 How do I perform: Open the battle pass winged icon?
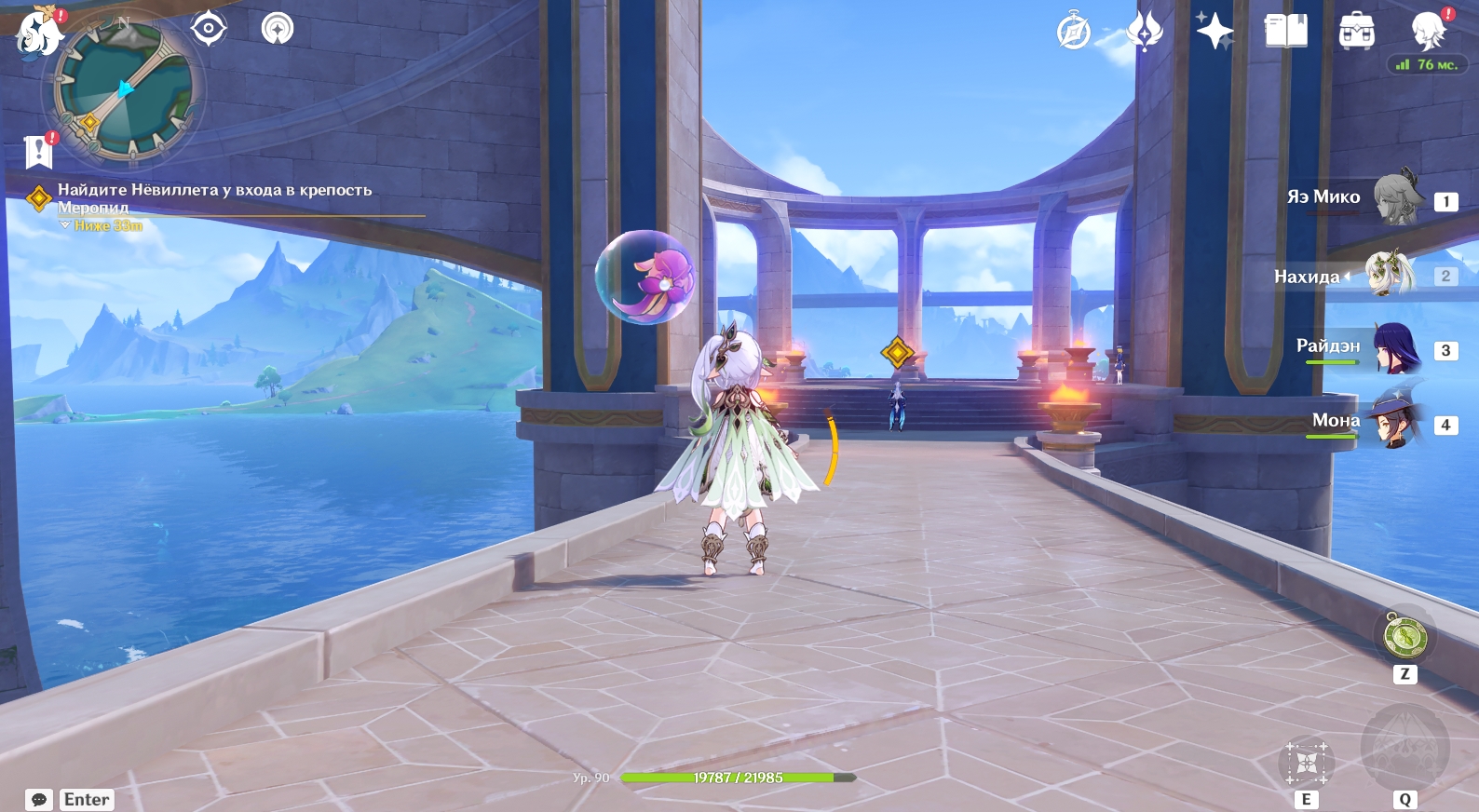[1145, 32]
